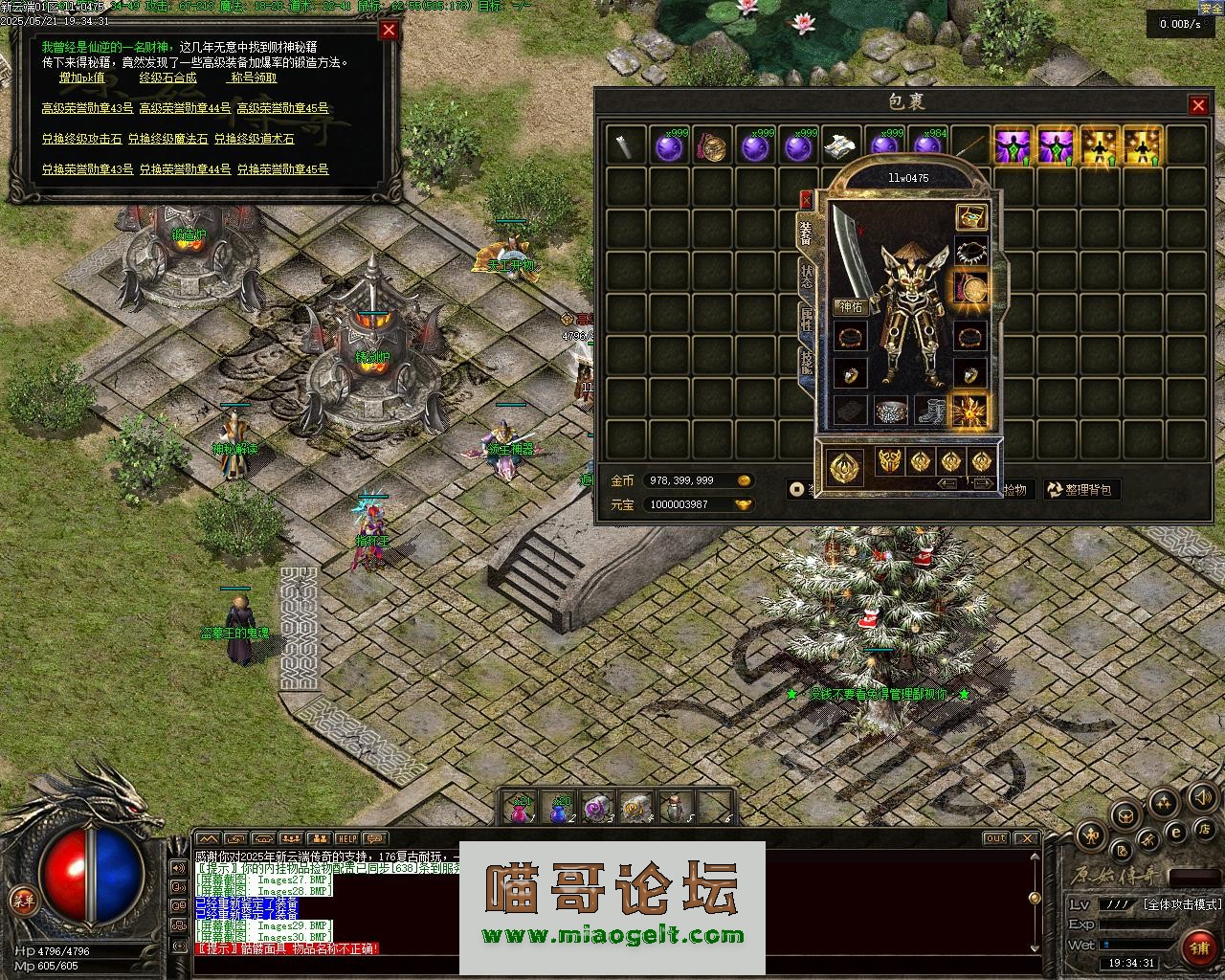1225x980 pixels.
Task: Choose 兑换荣誉勋章45号
Action: [282, 169]
